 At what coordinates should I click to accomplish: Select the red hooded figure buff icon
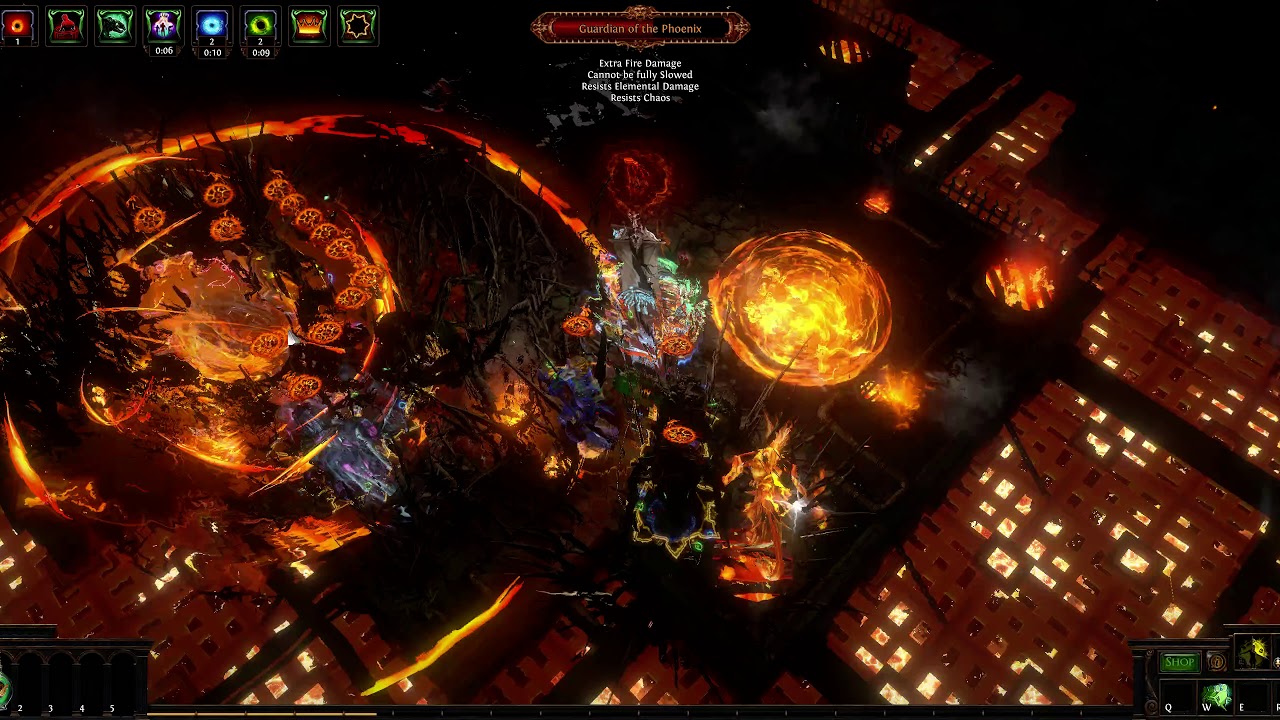coord(66,26)
